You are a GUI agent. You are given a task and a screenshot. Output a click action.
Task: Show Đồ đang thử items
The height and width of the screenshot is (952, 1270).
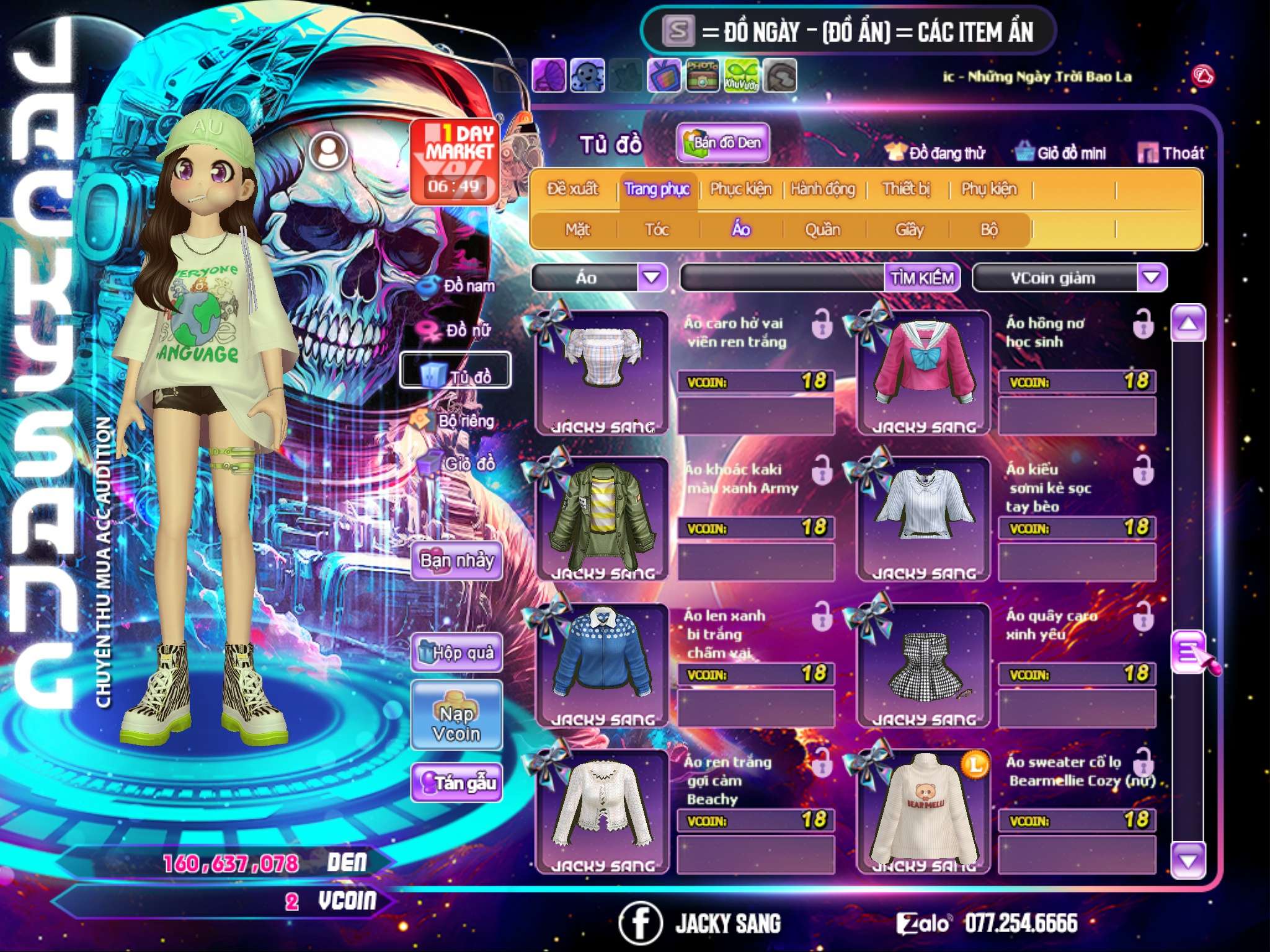point(935,153)
